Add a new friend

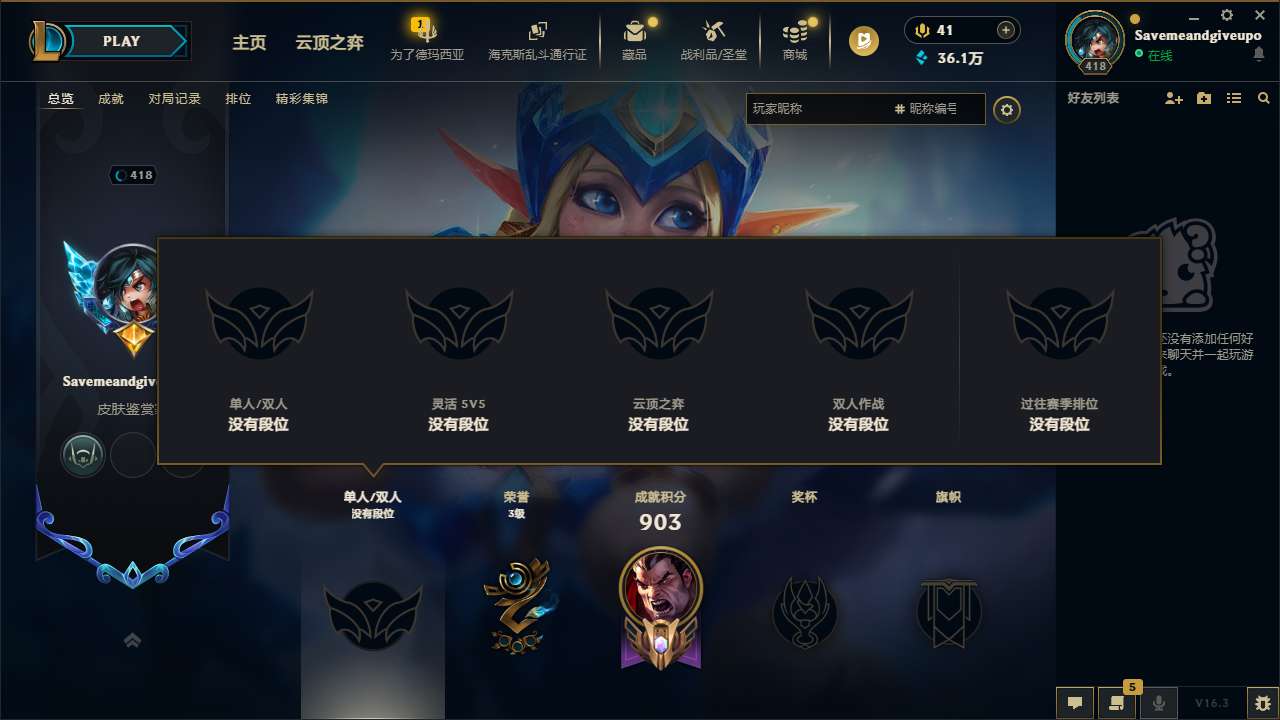[x=1173, y=98]
